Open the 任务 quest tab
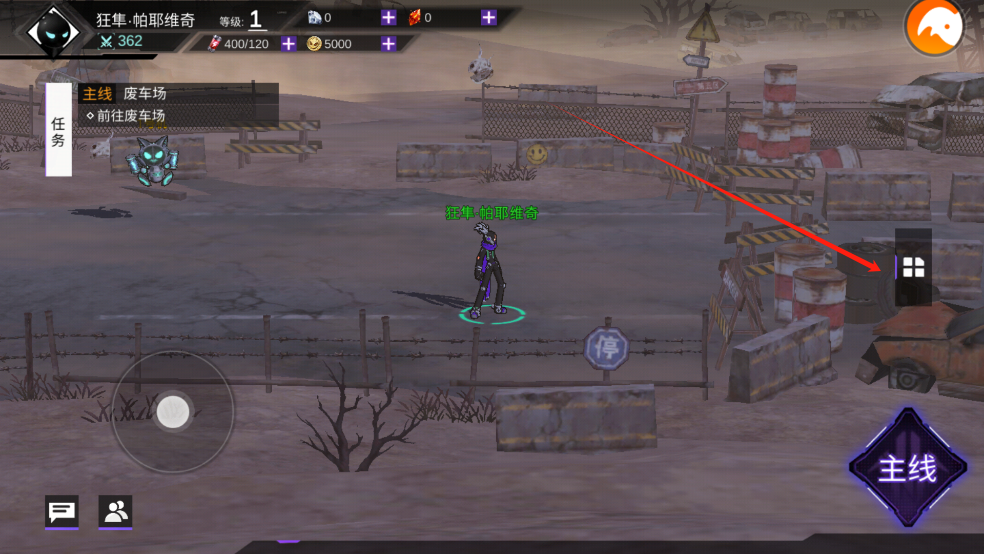This screenshot has height=554, width=984. (58, 130)
